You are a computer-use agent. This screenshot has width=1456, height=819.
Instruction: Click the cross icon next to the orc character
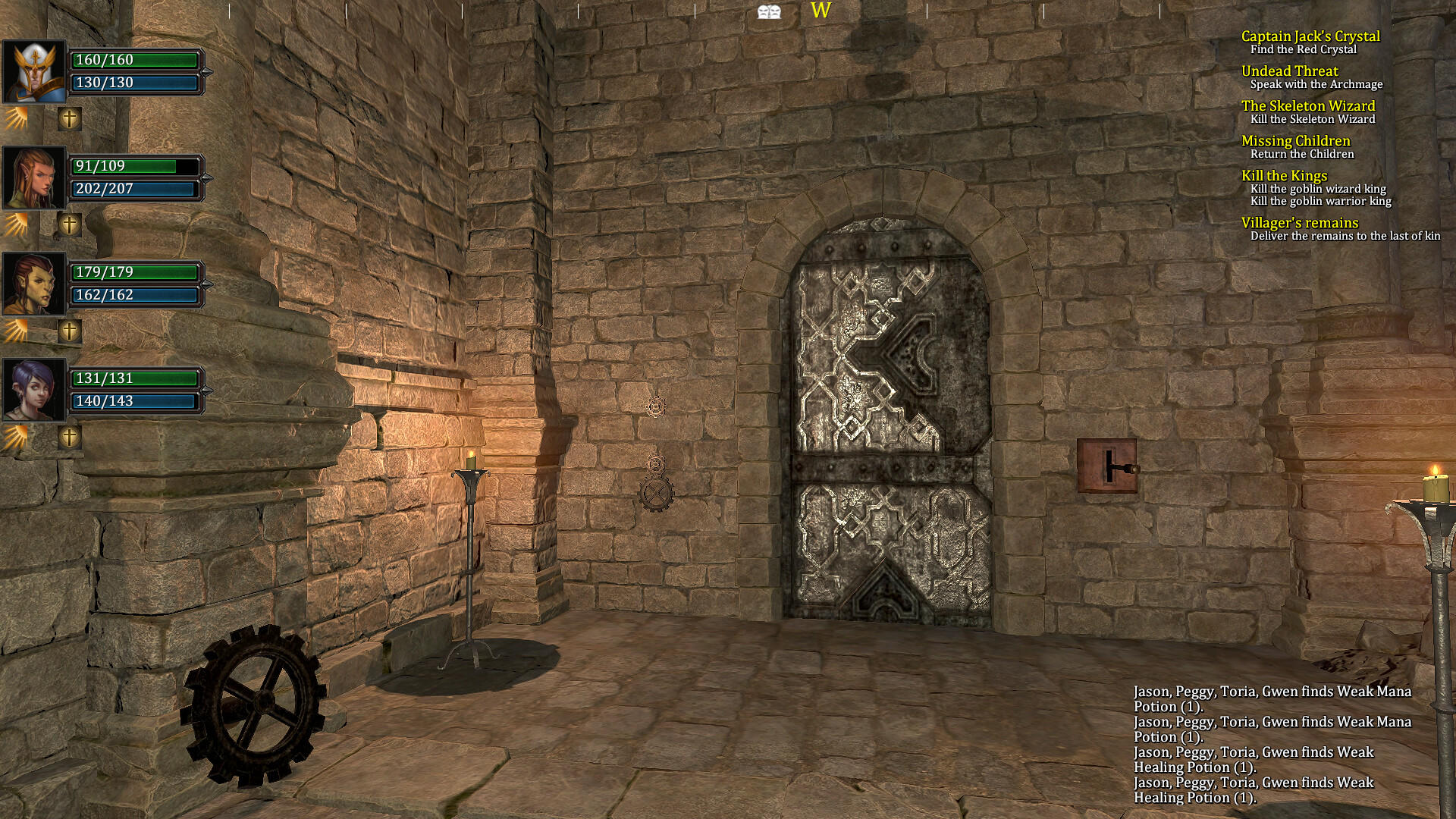click(69, 331)
